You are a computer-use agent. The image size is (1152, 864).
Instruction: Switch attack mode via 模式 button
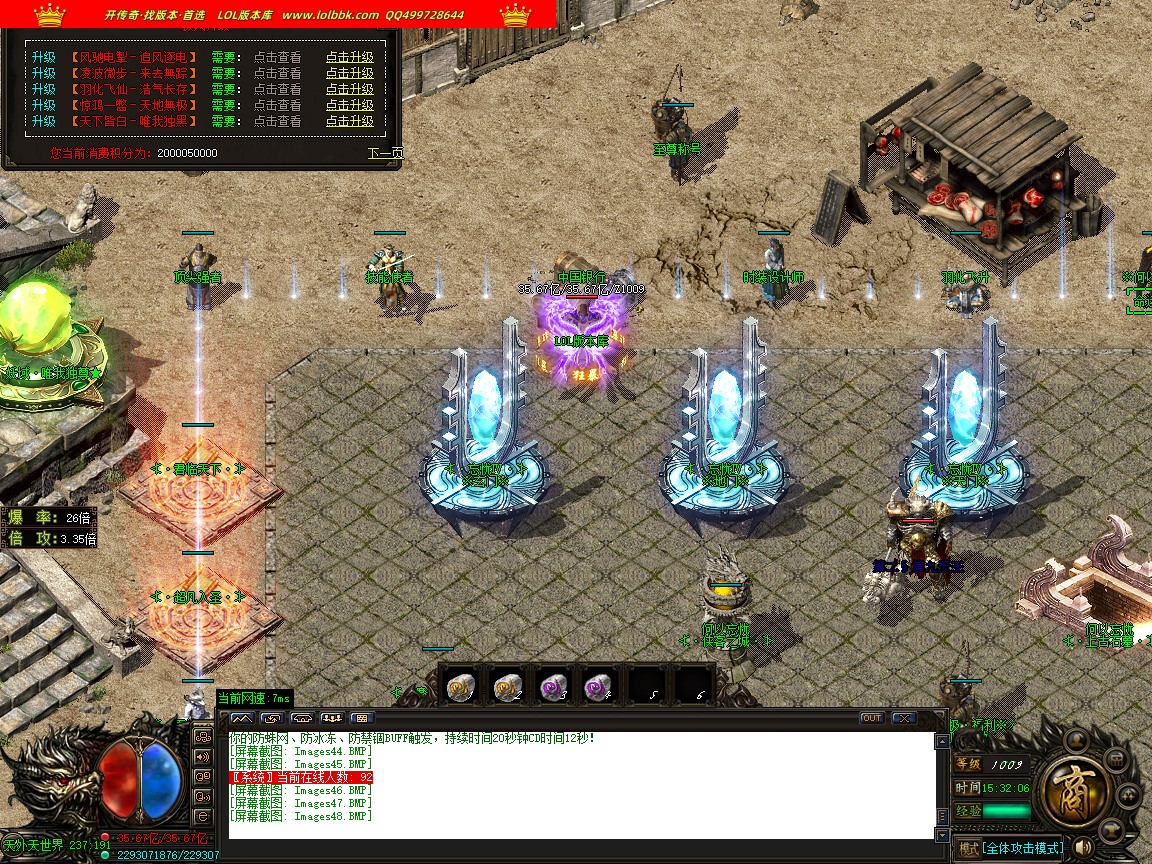968,848
